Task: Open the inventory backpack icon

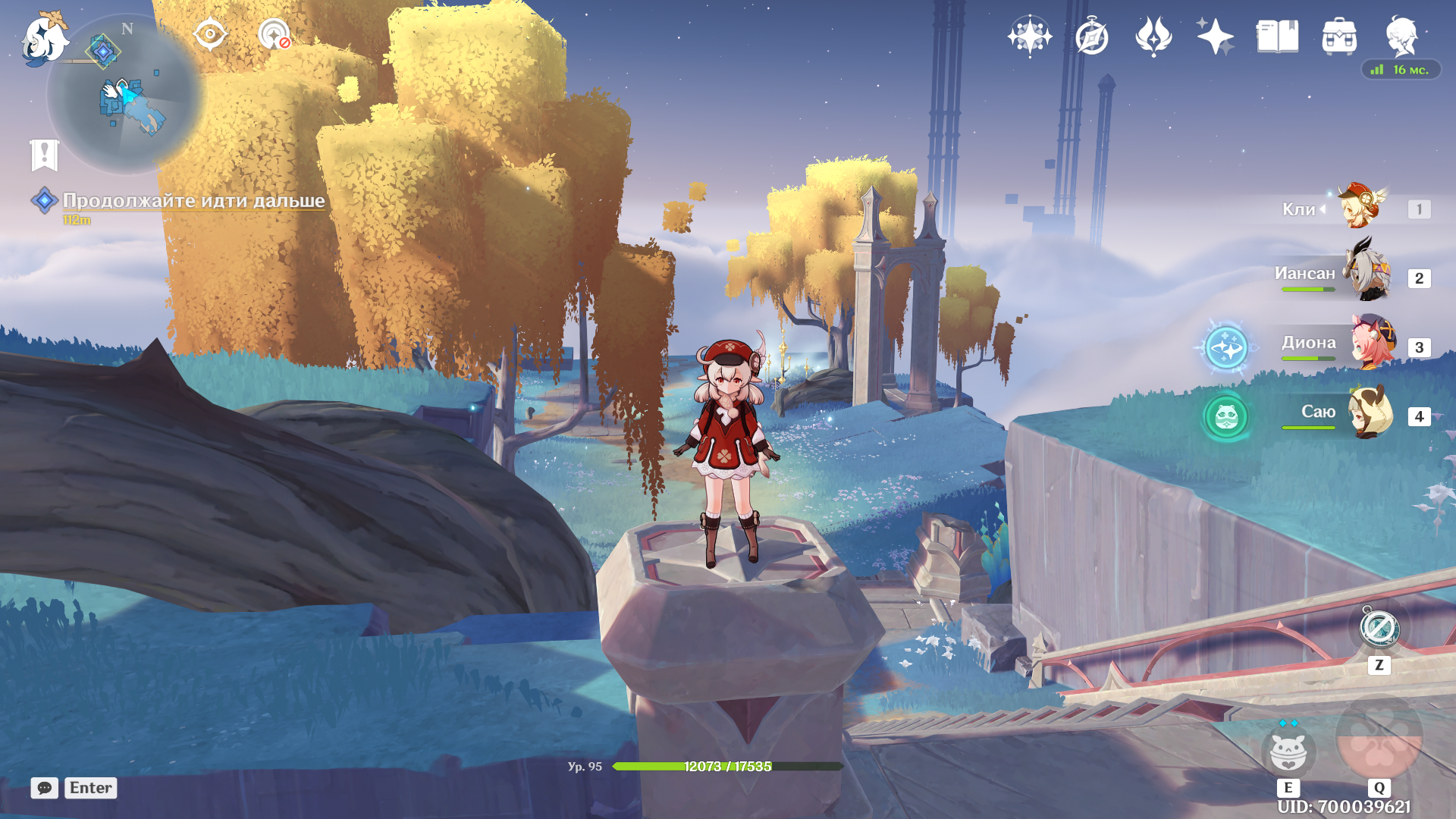Action: point(1339,36)
